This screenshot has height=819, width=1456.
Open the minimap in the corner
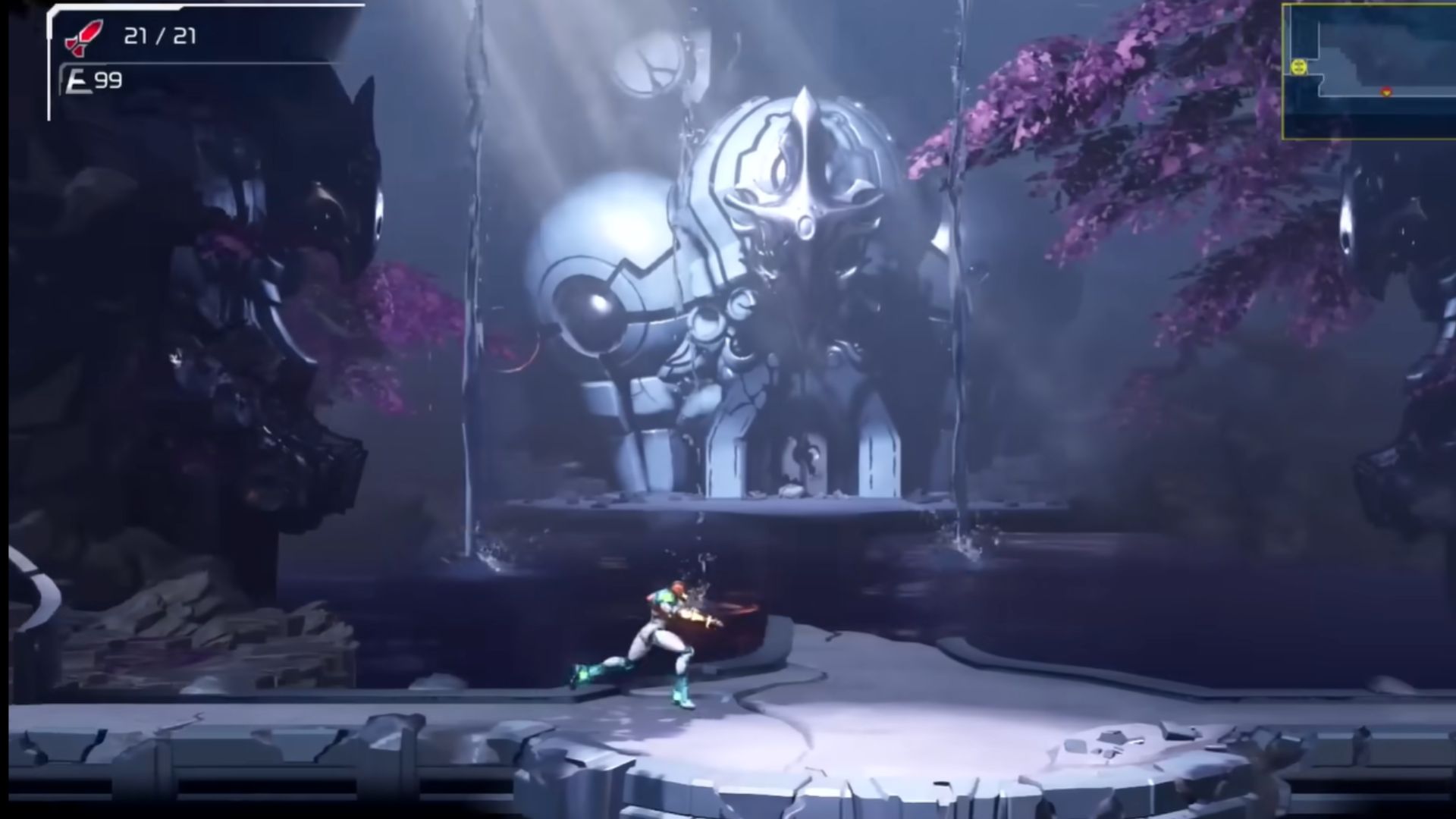(1368, 71)
